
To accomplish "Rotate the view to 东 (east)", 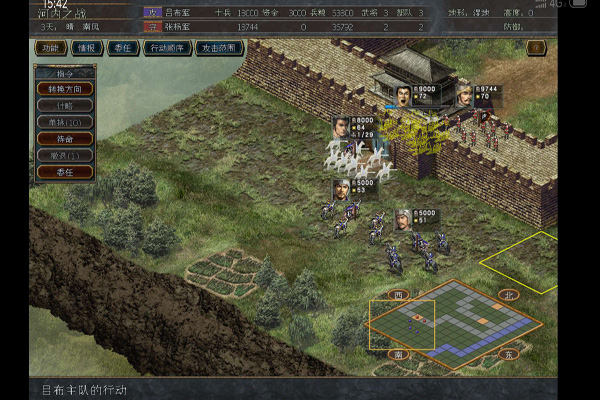I will (x=507, y=354).
